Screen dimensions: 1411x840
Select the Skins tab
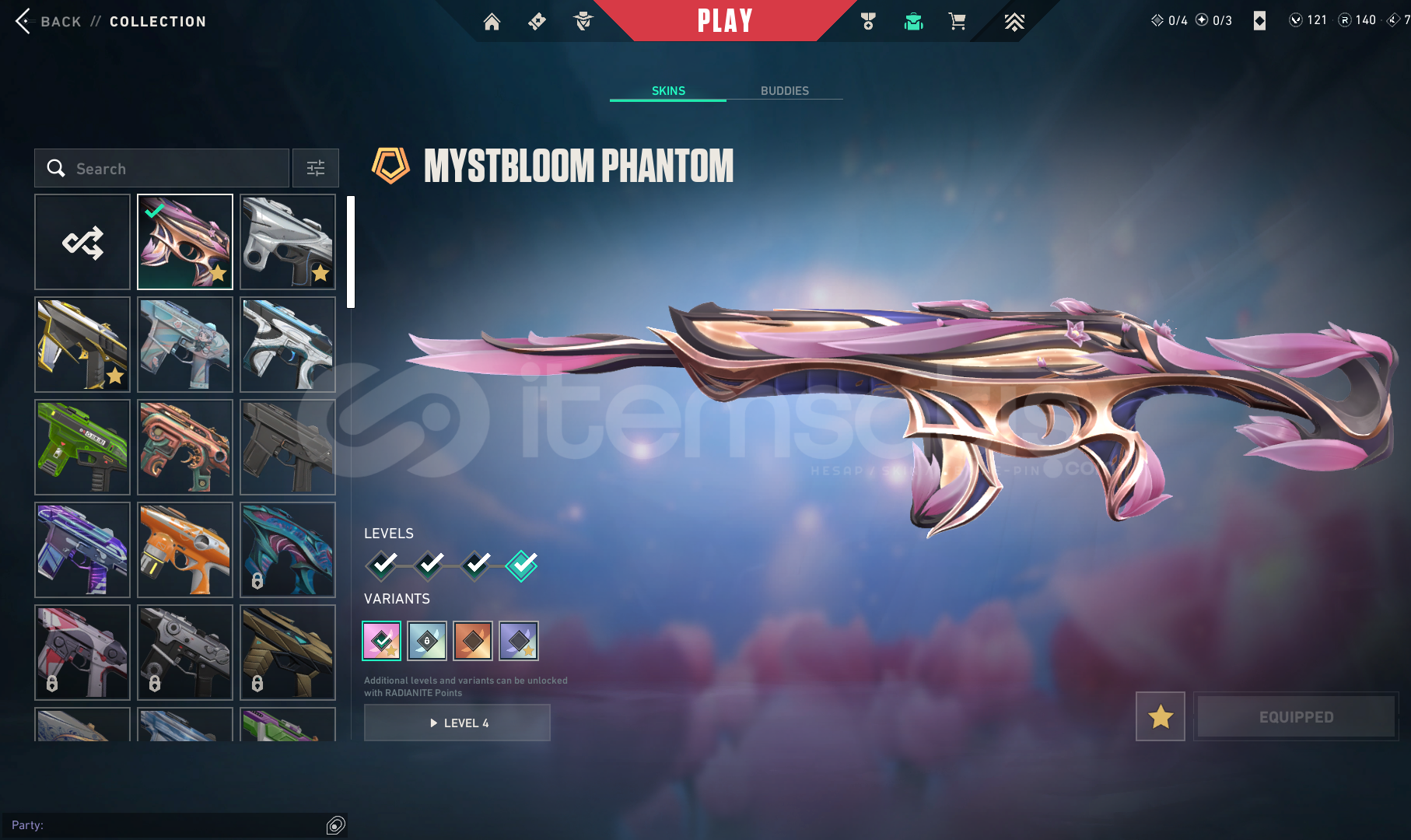click(668, 91)
